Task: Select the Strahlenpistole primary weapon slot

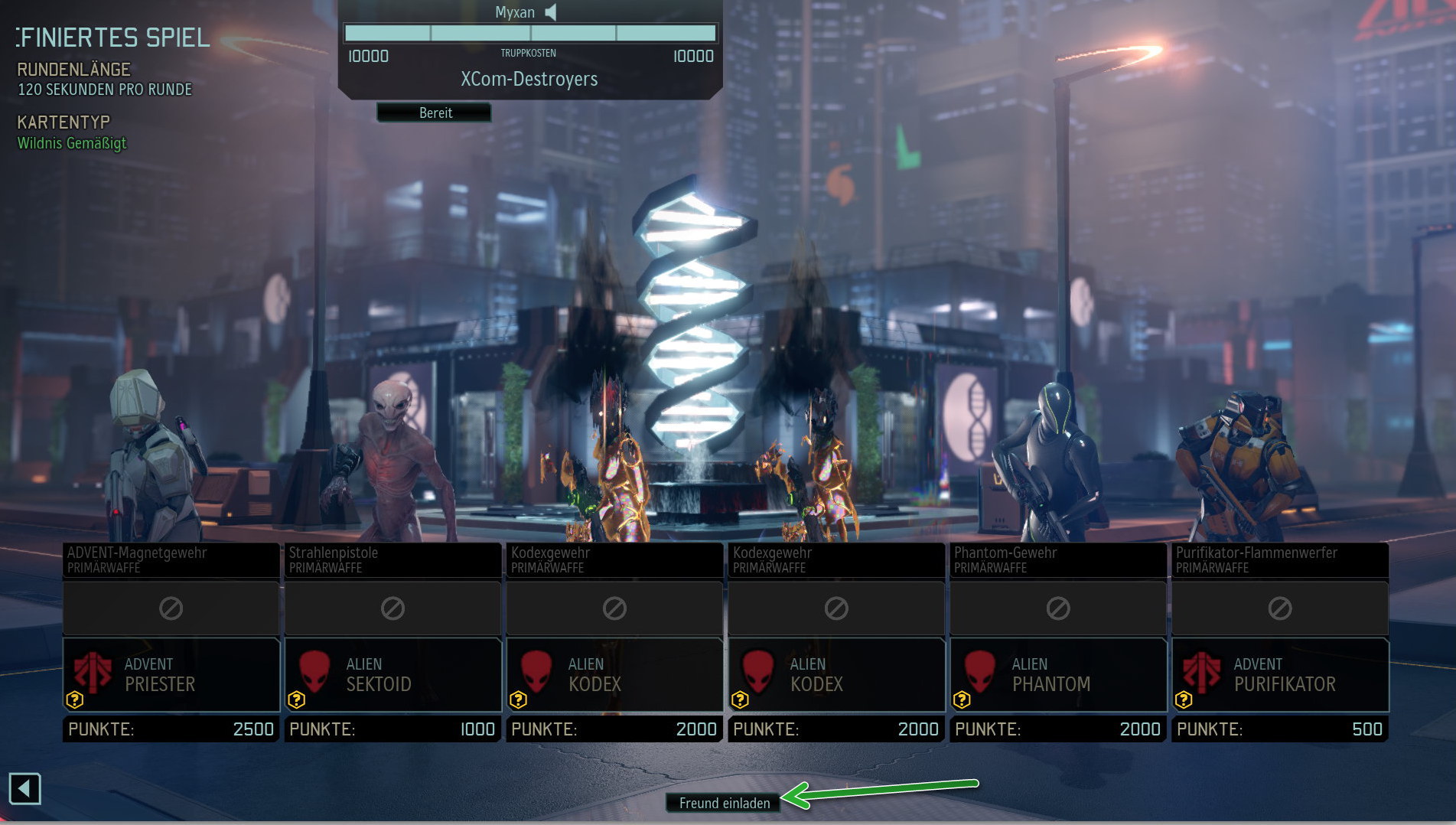Action: click(393, 559)
